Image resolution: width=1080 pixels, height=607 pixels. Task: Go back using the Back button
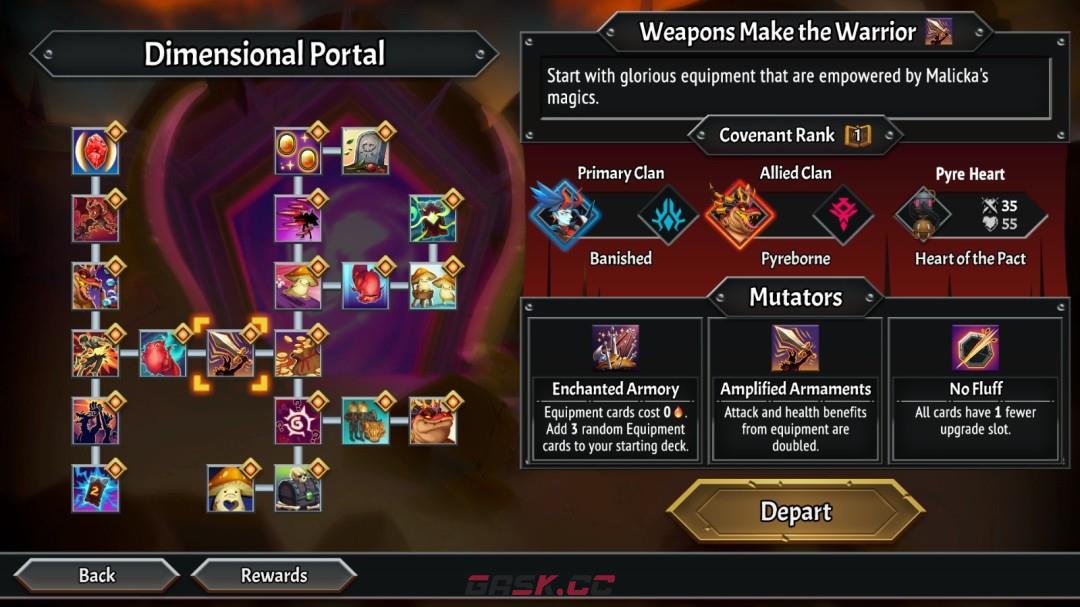(x=97, y=575)
